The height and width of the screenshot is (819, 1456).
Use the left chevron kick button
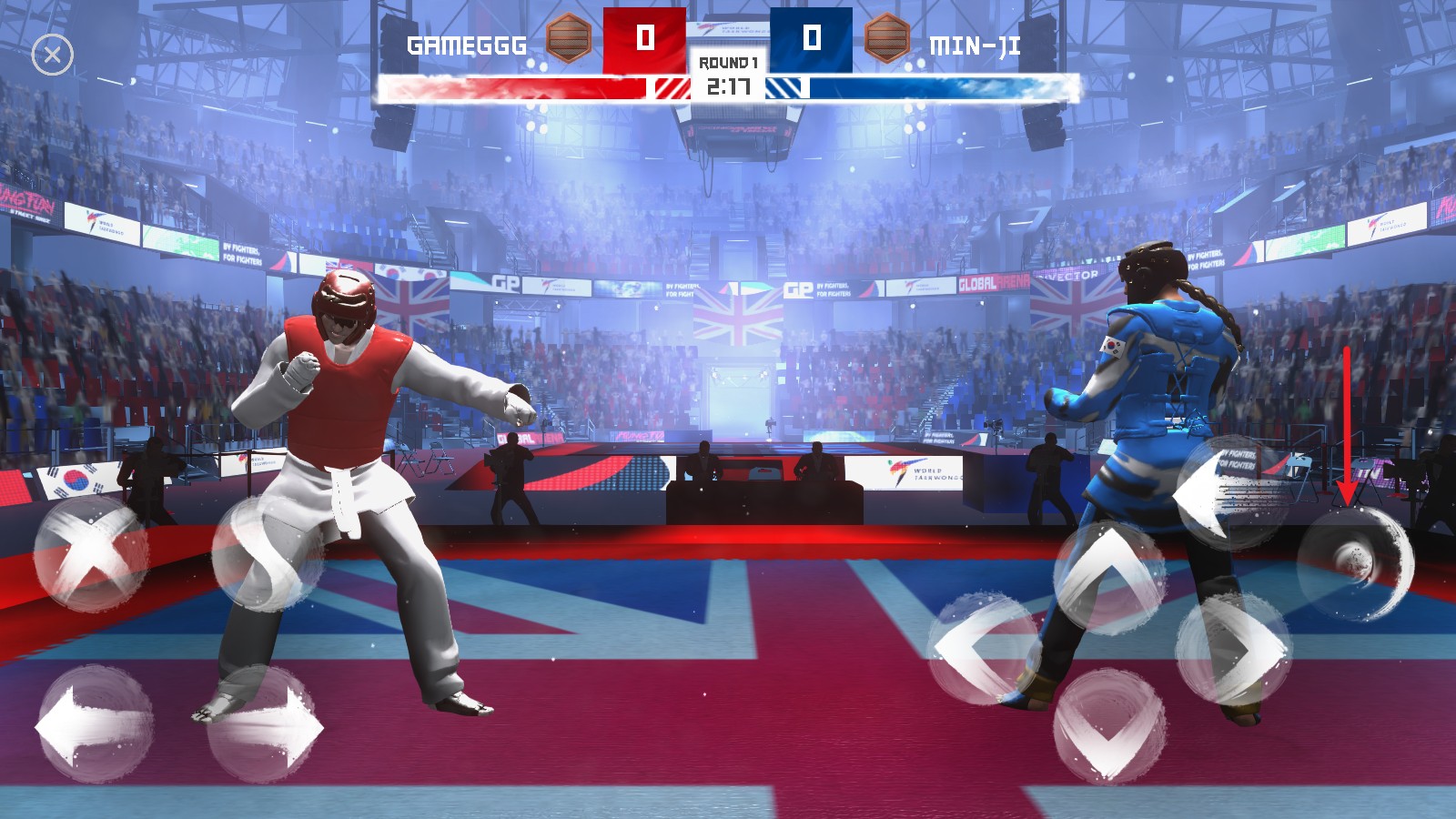coord(985,648)
